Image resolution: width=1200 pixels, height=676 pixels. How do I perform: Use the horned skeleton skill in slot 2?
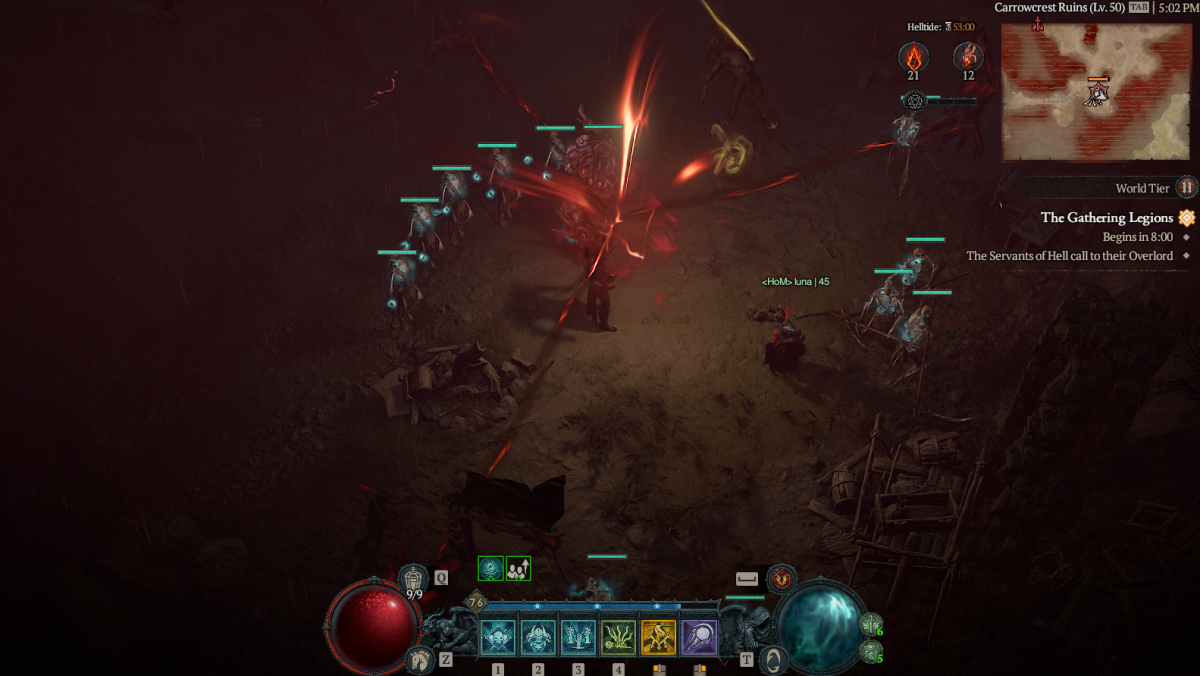pos(538,638)
